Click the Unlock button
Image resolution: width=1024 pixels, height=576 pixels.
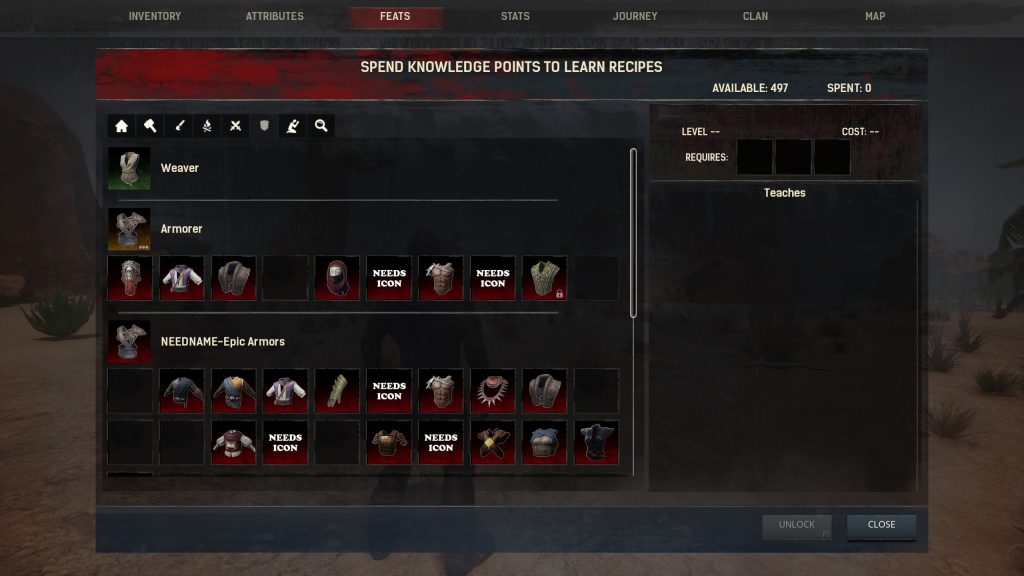(797, 525)
